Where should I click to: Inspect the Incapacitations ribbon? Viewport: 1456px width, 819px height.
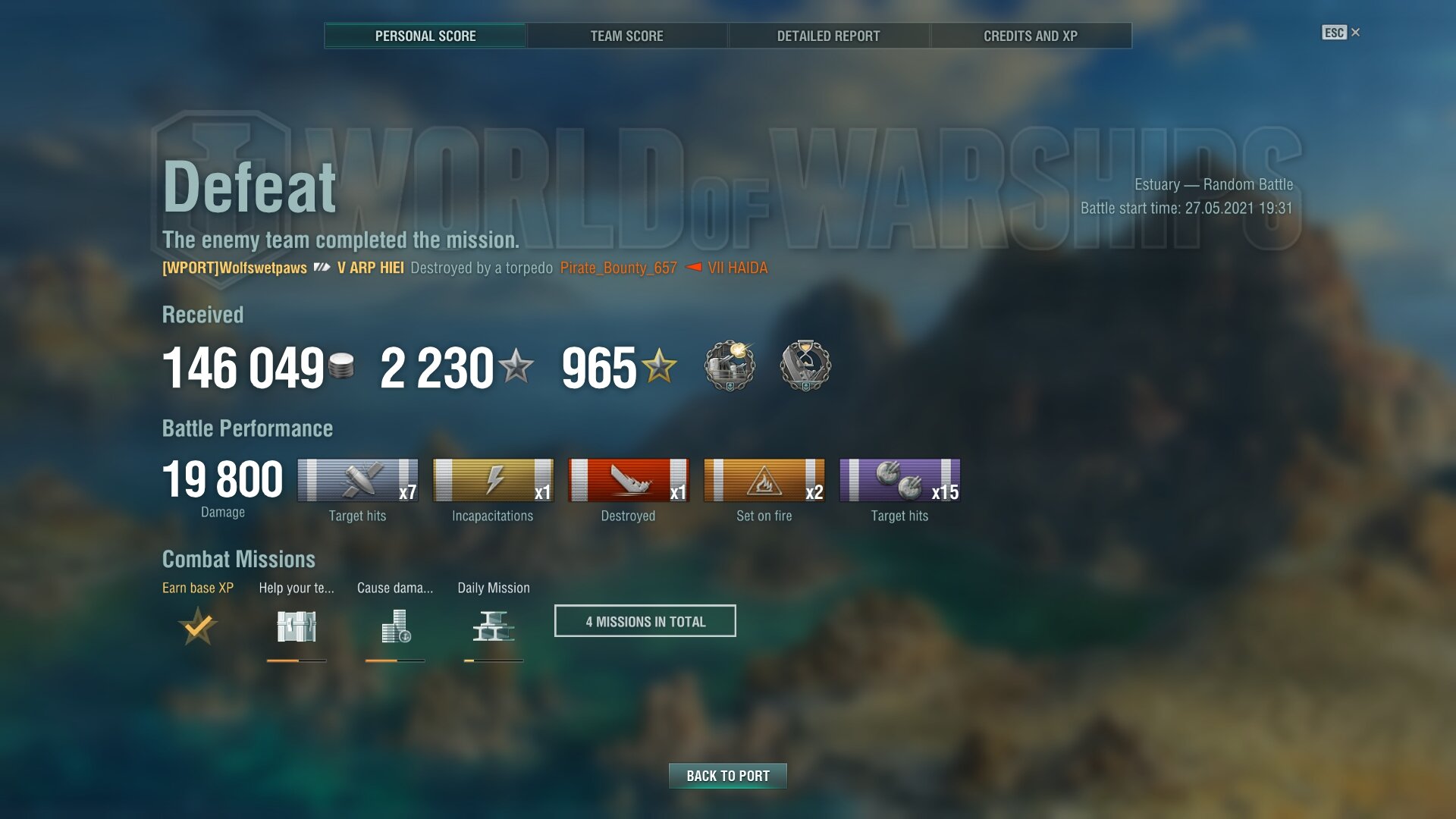pos(493,480)
